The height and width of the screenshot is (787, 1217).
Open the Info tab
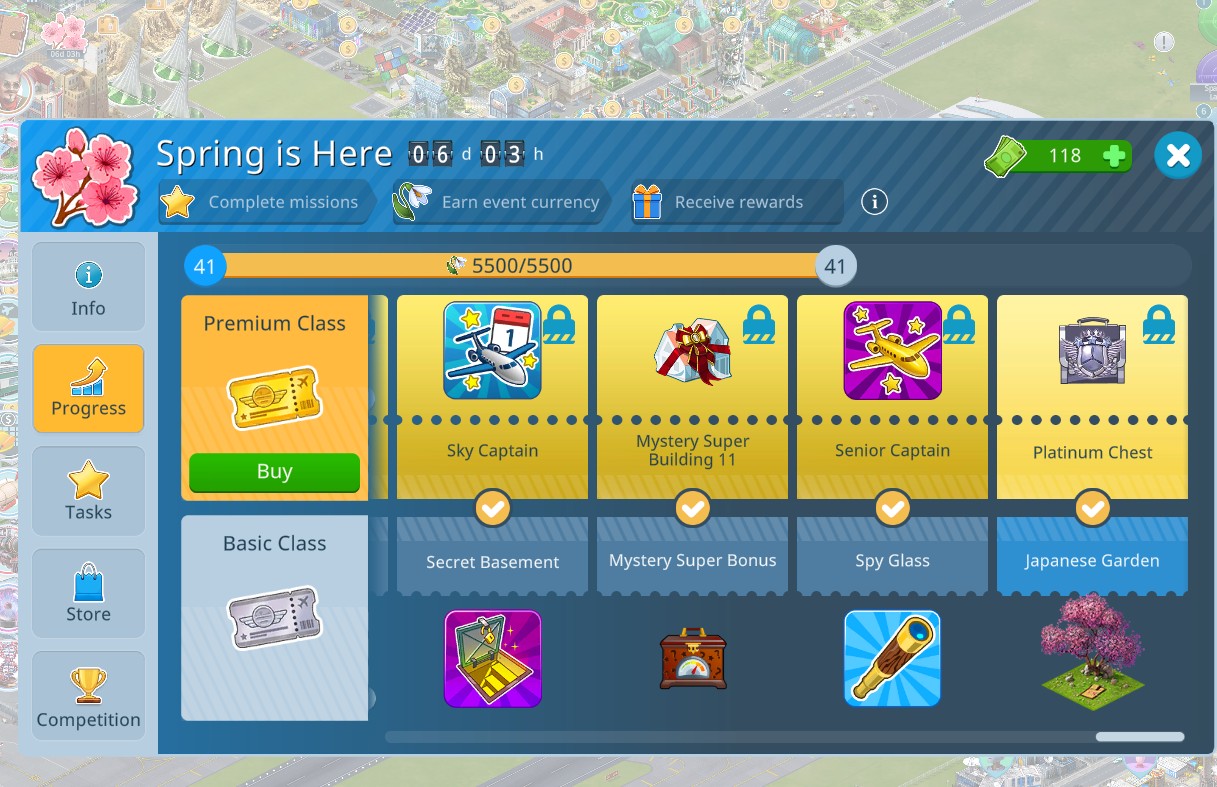88,287
